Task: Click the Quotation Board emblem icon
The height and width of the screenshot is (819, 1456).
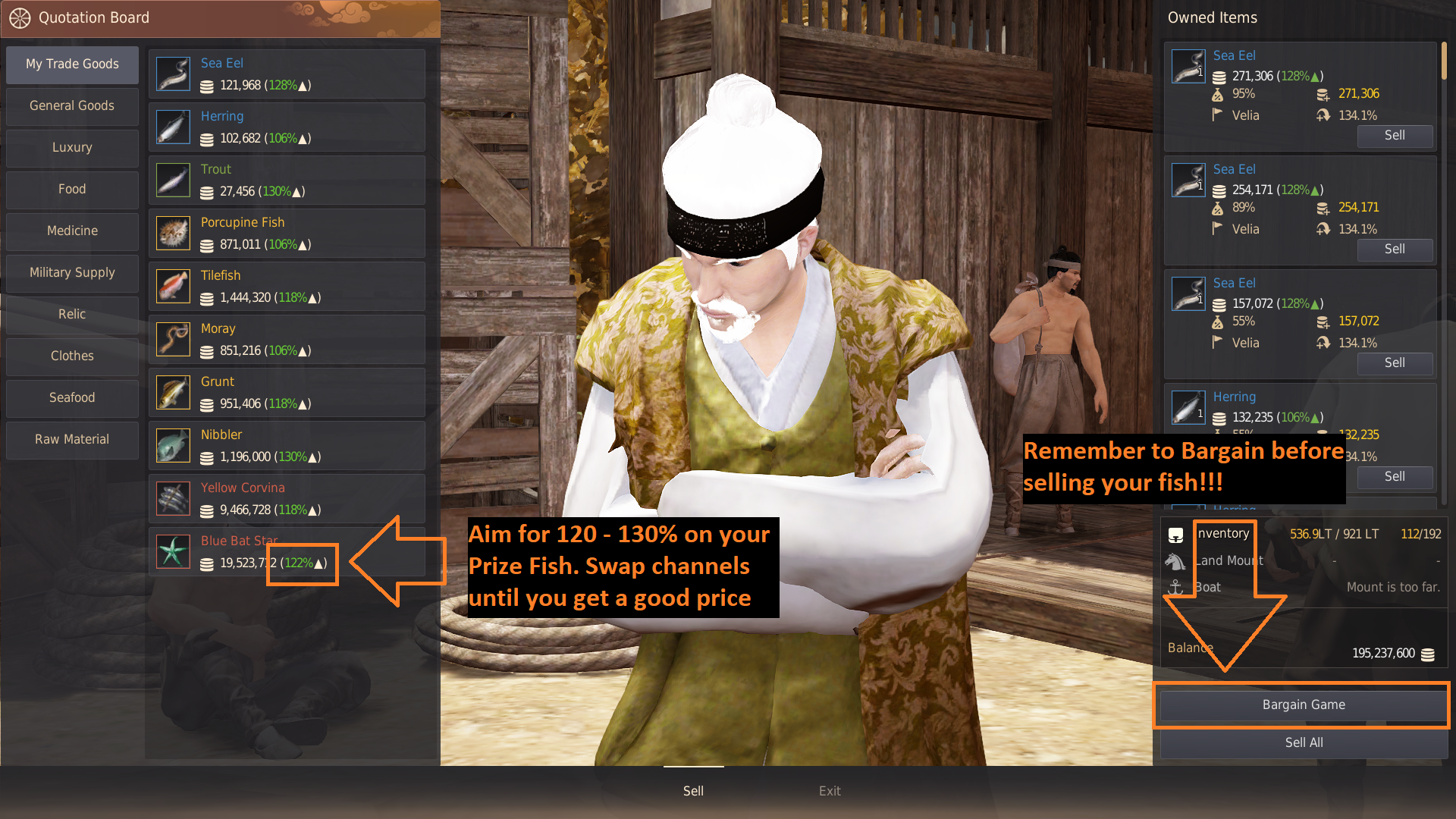Action: (x=20, y=18)
